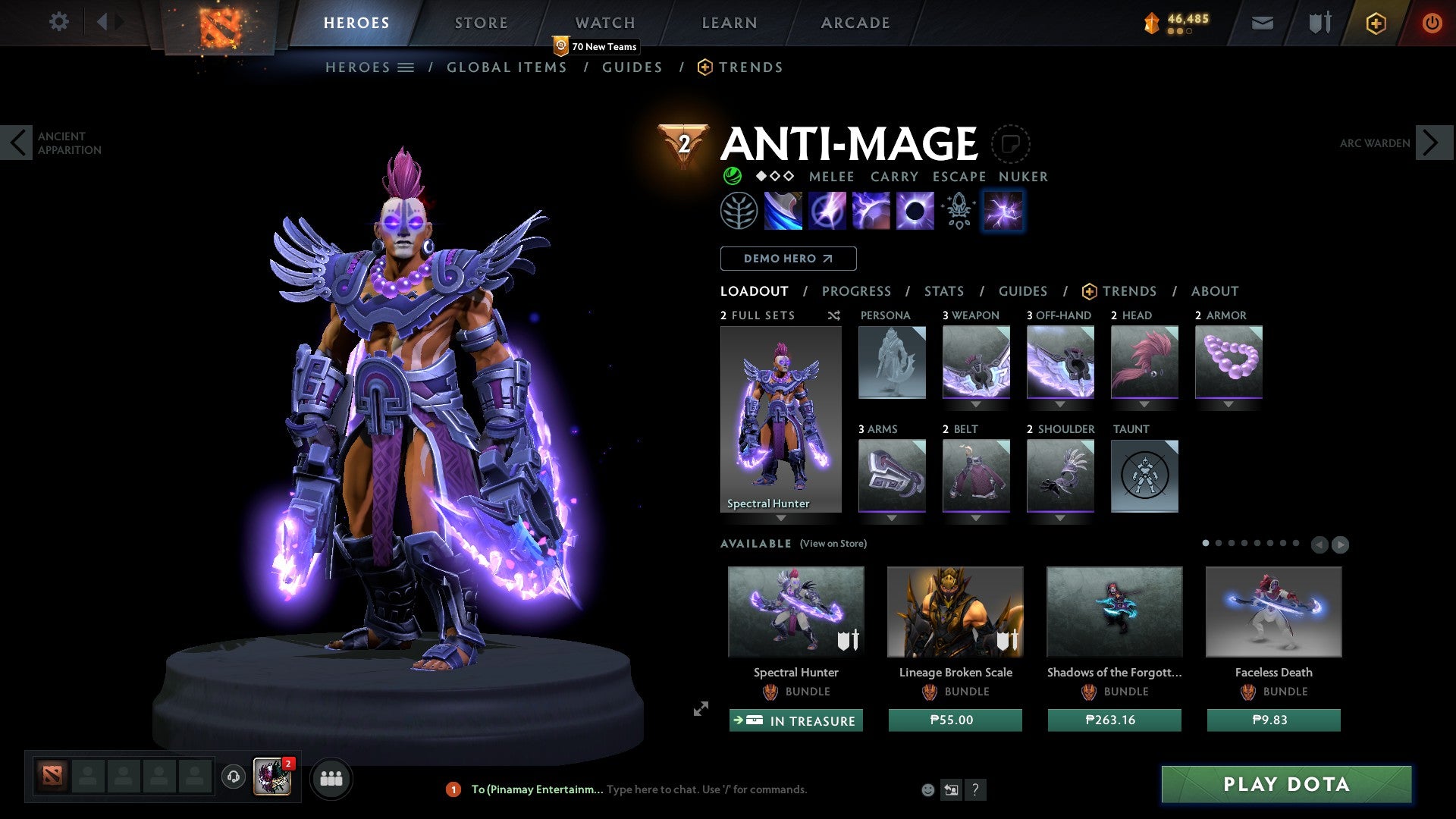Click the green checkmark next to Anti-Mage

click(x=731, y=176)
